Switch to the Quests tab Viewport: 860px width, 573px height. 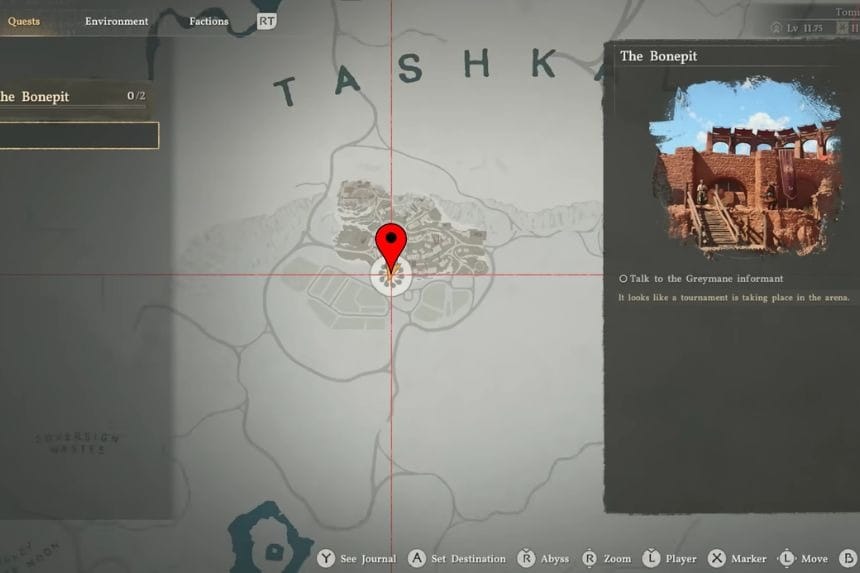coord(23,21)
